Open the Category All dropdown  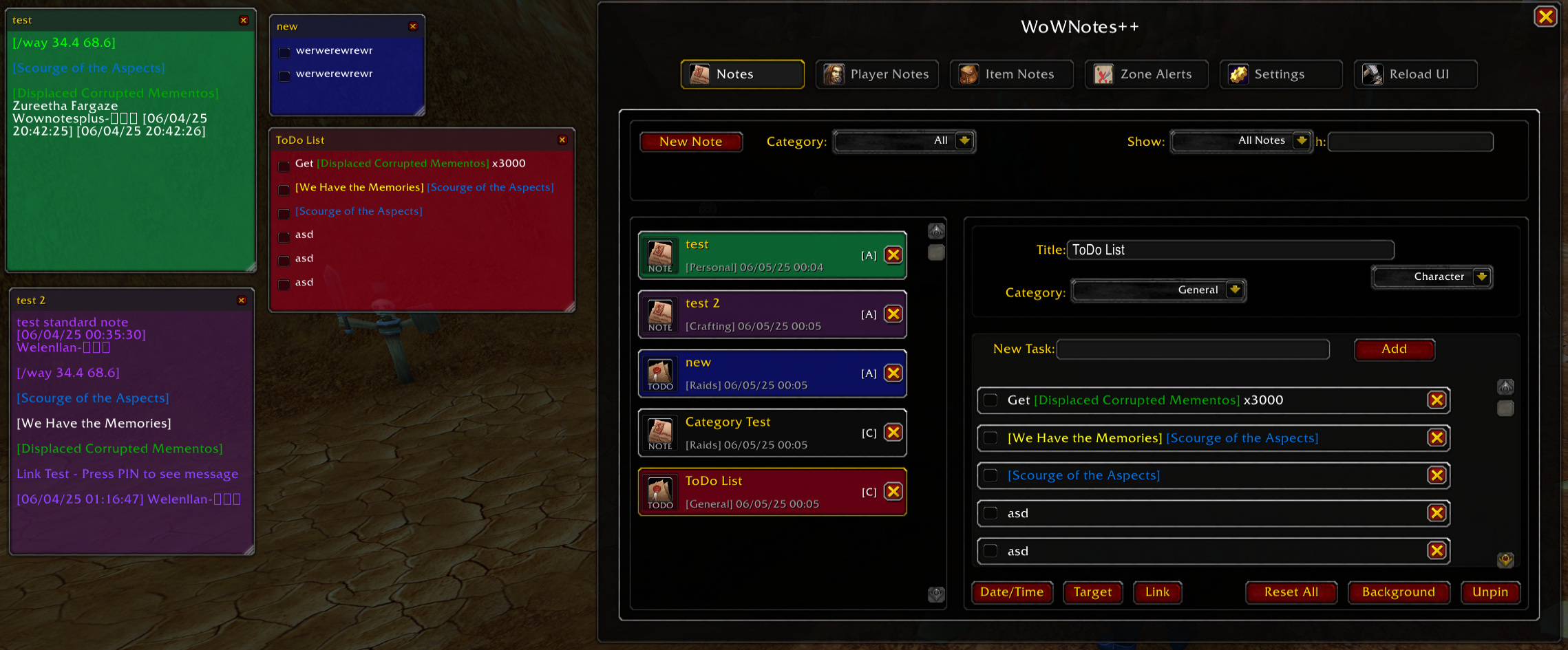903,141
